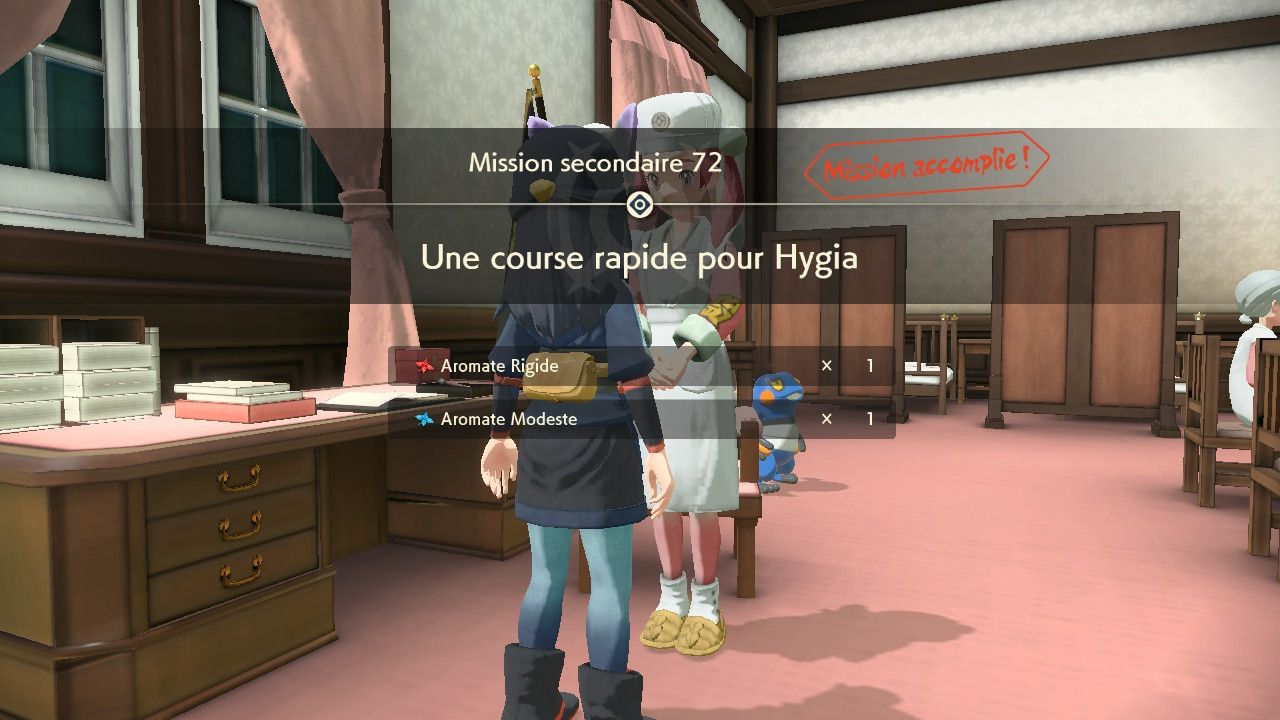Viewport: 1280px width, 720px height.
Task: Select the Aromate Modeste reward row
Action: coord(640,419)
